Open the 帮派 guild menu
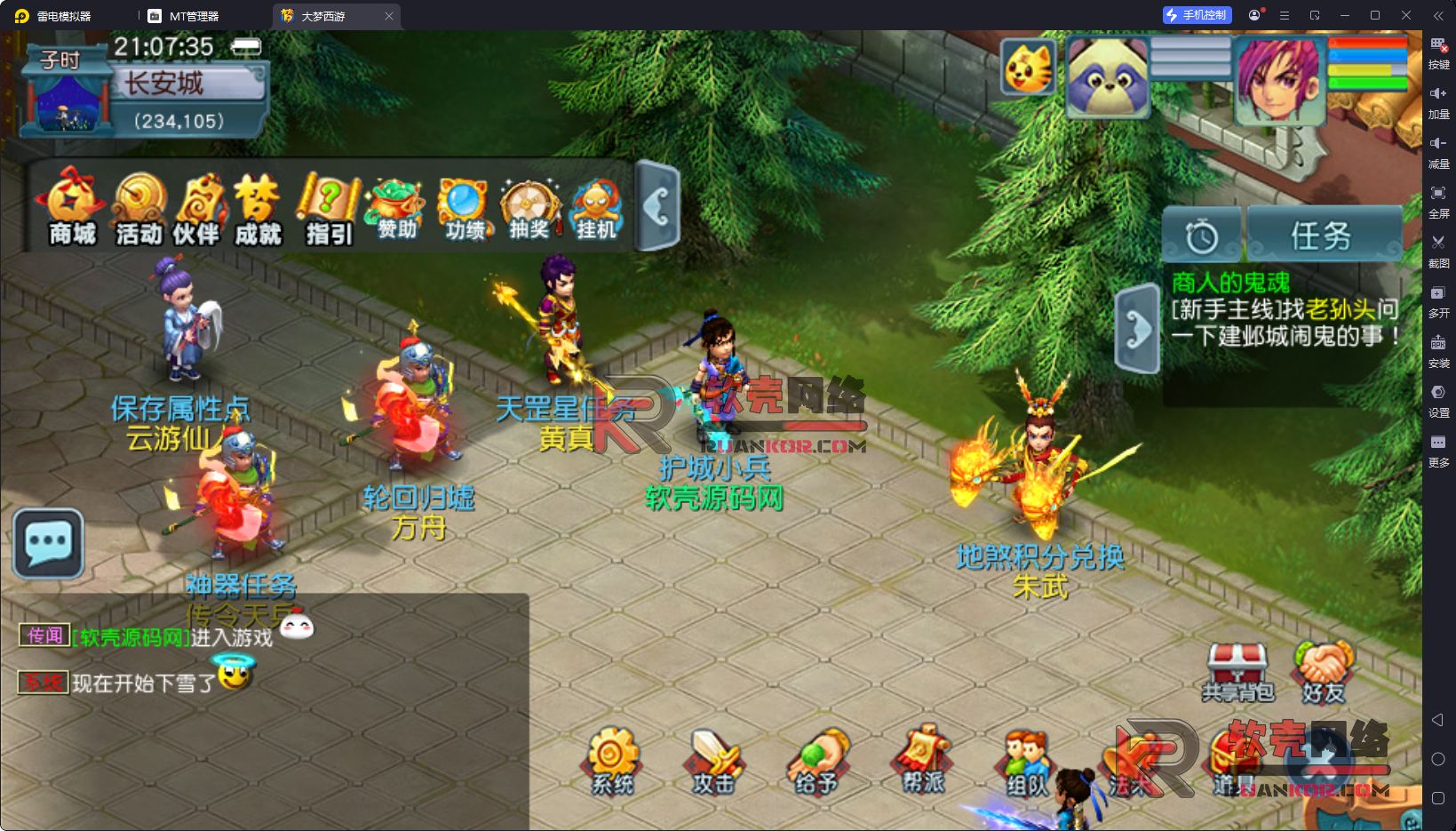 click(923, 761)
